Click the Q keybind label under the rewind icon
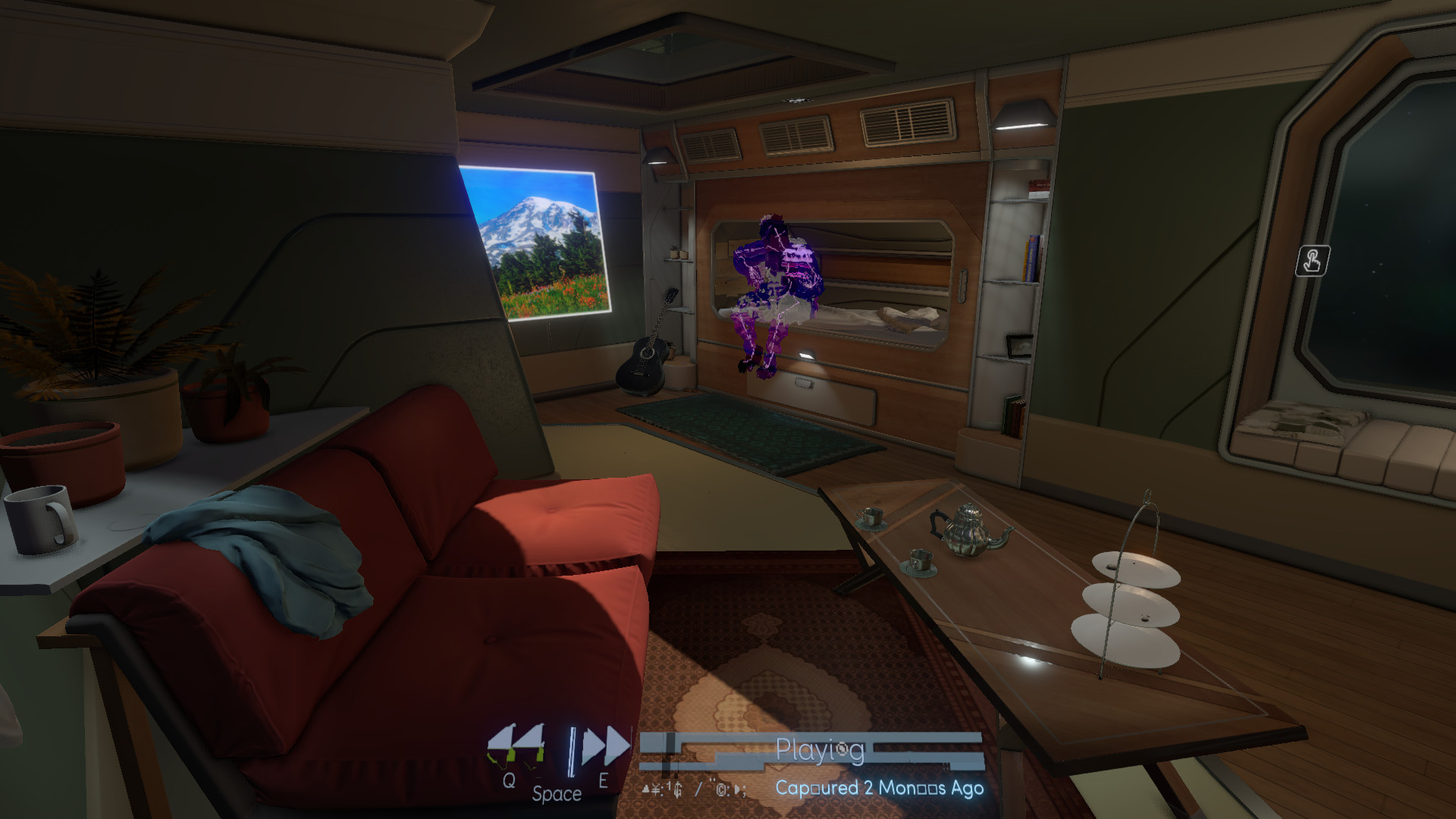This screenshot has width=1456, height=819. click(508, 779)
